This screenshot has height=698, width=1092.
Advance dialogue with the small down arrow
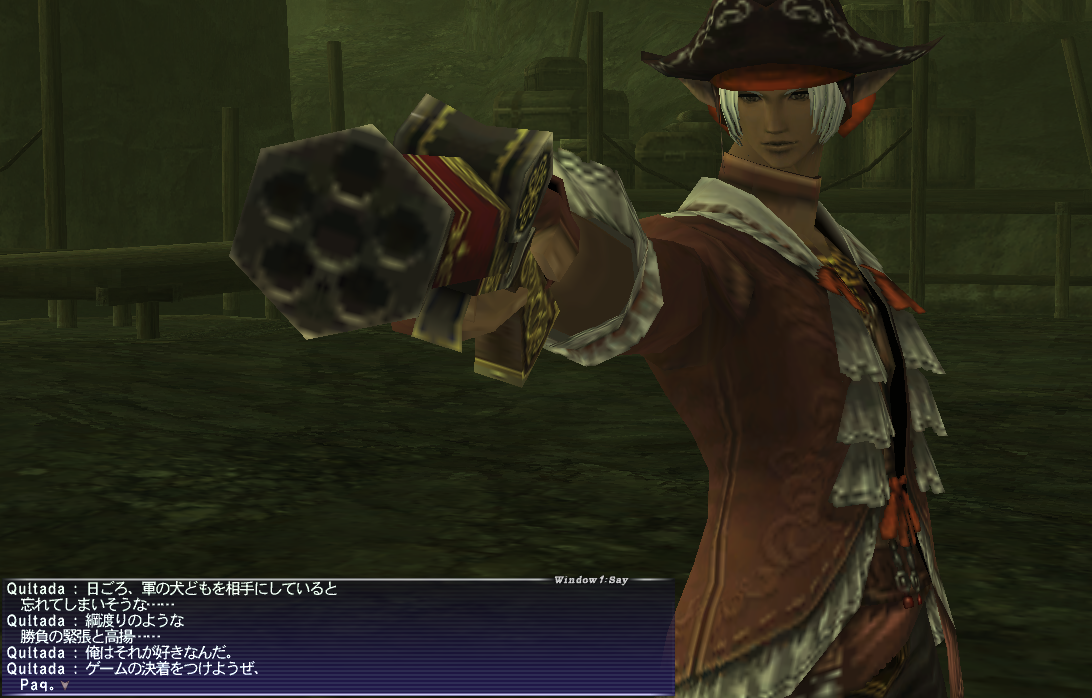coord(65,685)
